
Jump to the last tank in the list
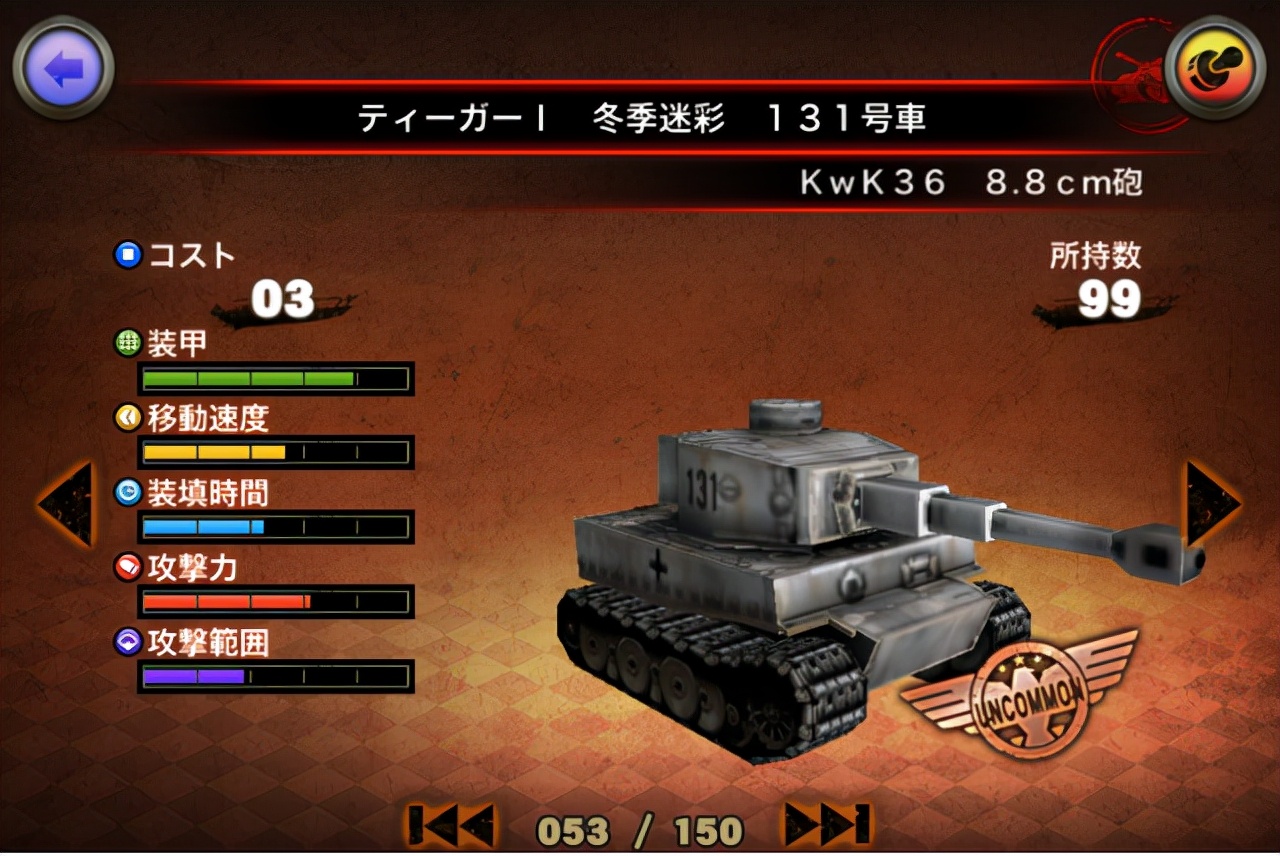coord(826,826)
